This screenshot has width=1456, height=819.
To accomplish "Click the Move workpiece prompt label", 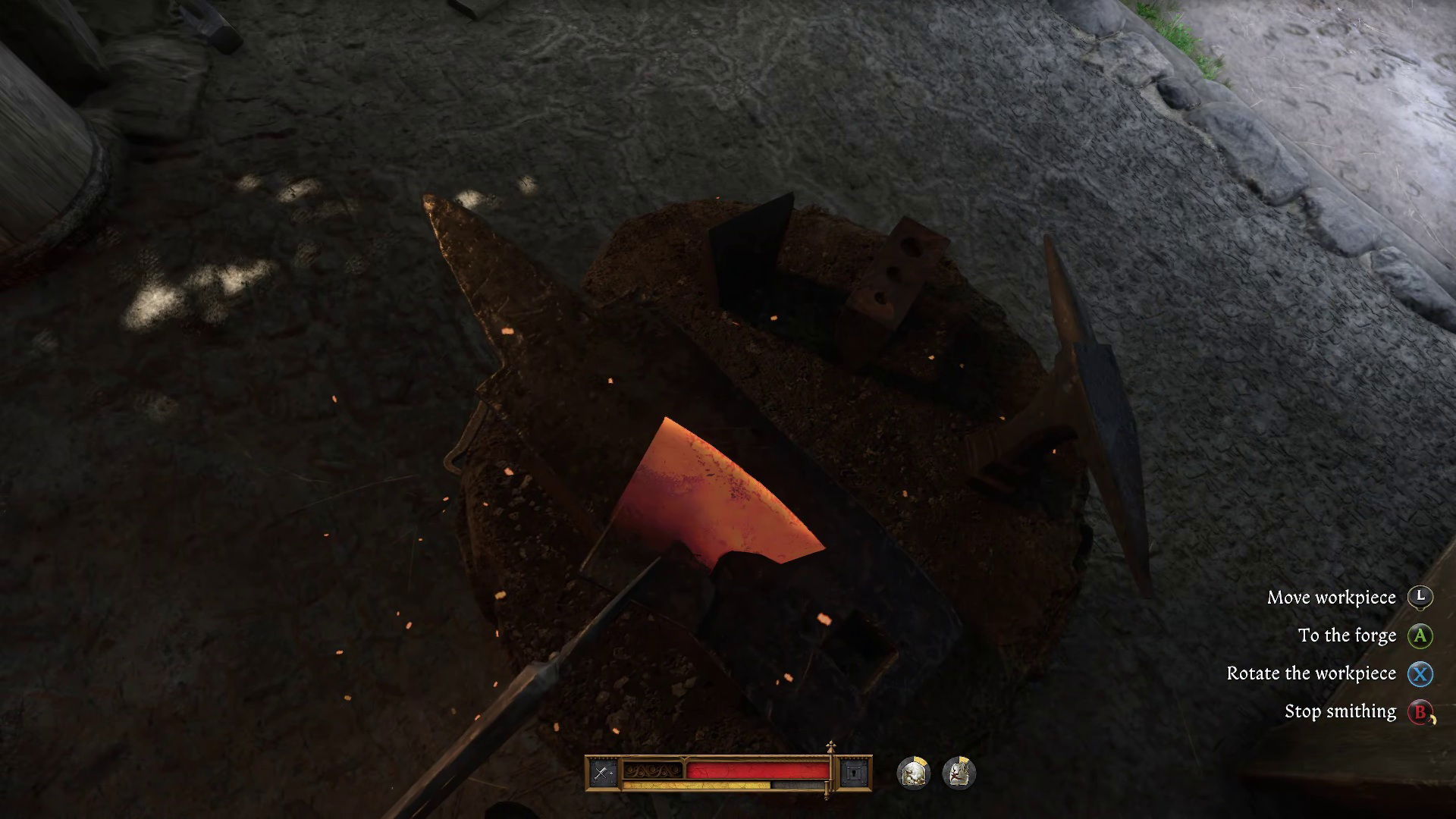I will 1332,598.
